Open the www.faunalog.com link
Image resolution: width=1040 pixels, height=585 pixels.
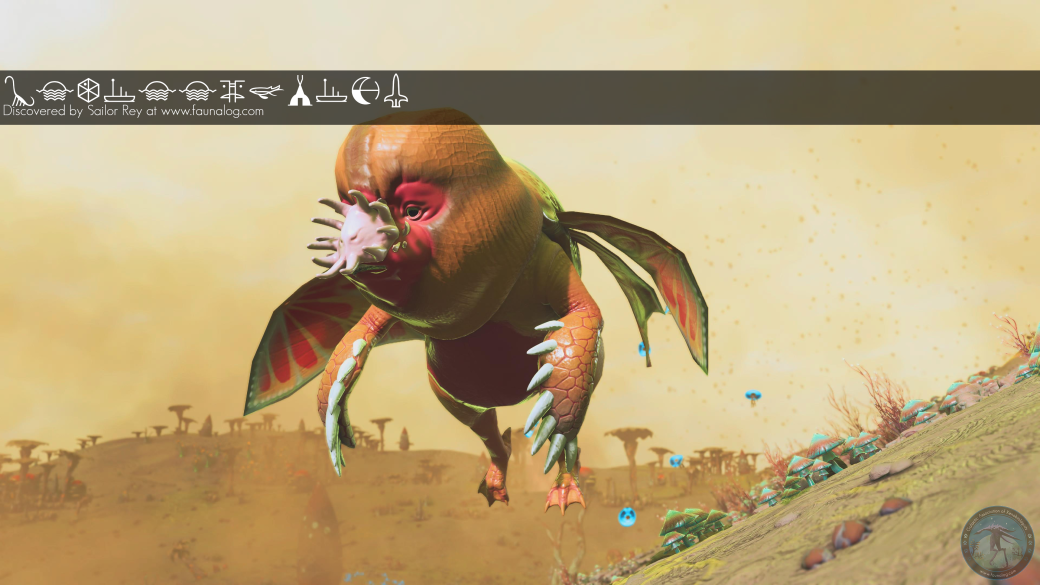(x=212, y=112)
